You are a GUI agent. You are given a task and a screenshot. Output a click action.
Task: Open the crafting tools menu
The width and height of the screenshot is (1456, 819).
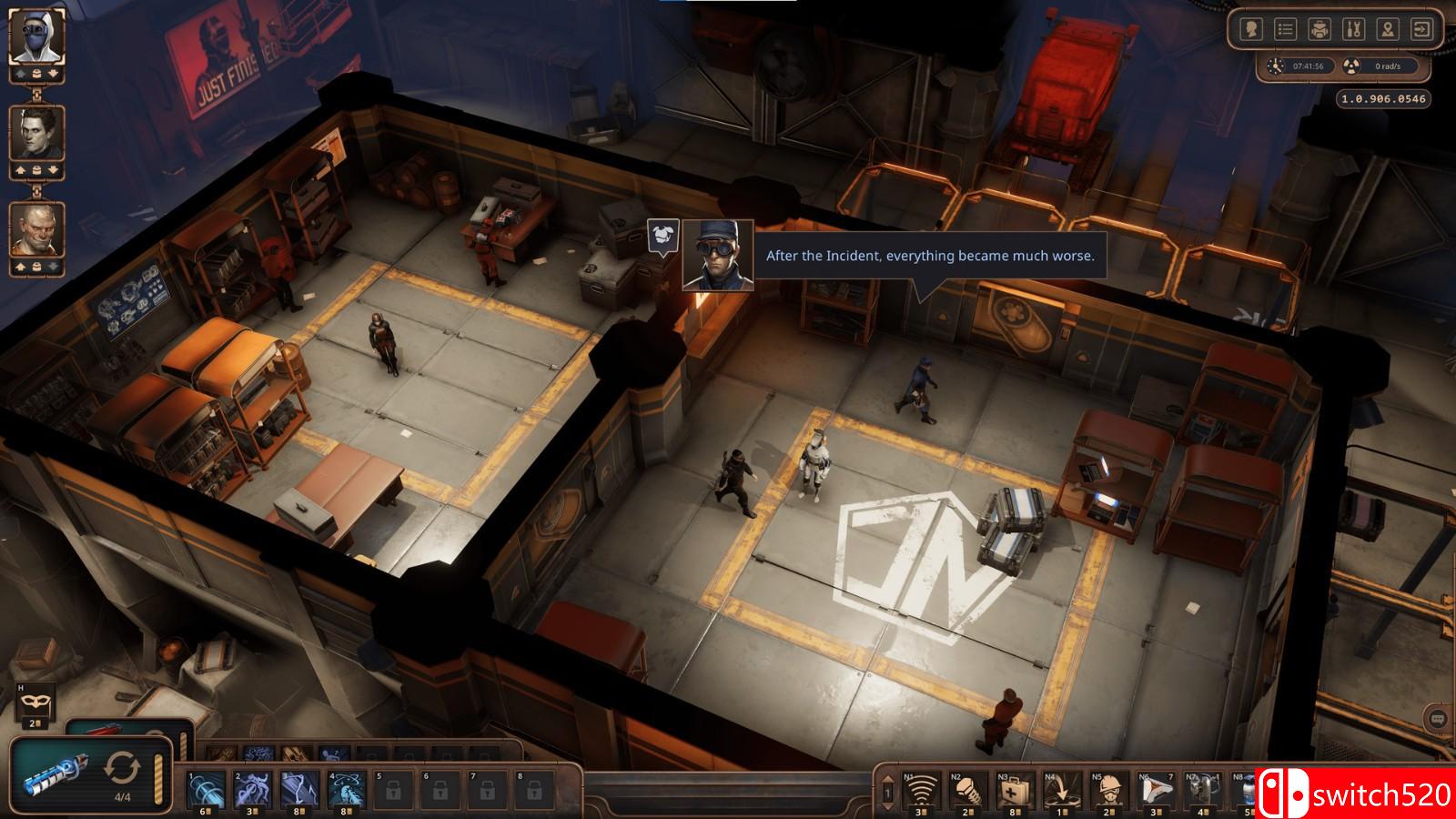1353,30
